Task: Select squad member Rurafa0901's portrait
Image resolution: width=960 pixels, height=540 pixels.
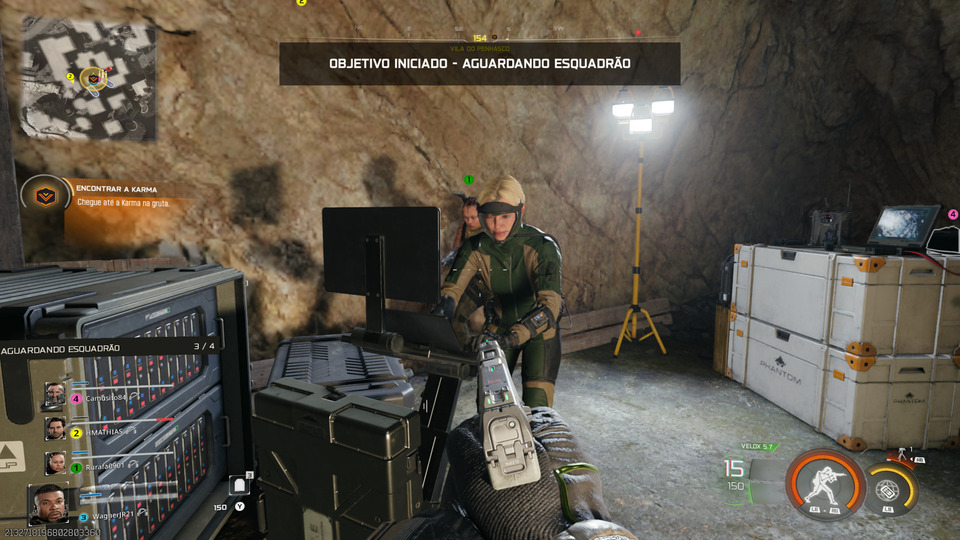Action: click(x=55, y=463)
